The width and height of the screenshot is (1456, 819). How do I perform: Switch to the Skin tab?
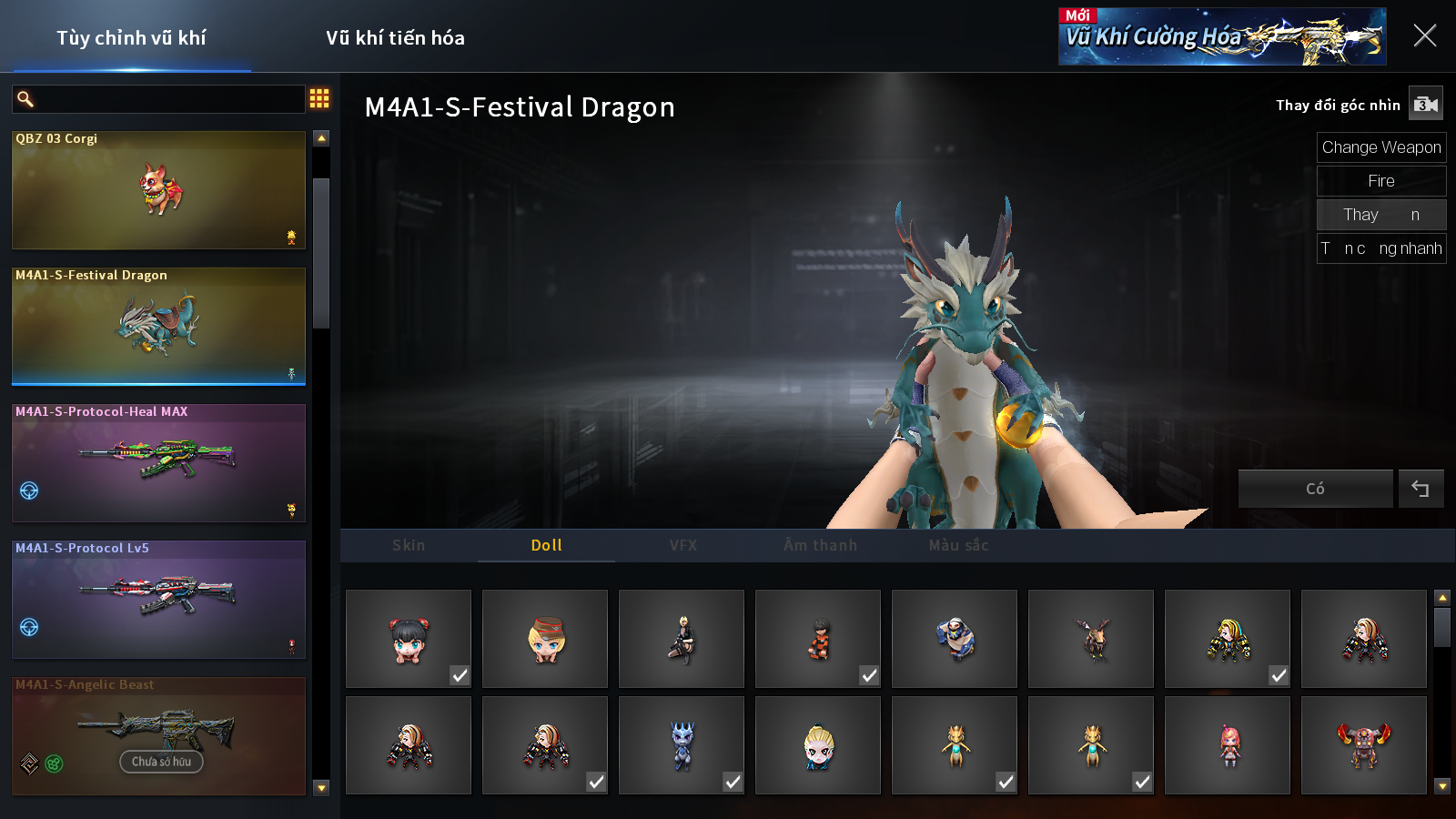[409, 545]
